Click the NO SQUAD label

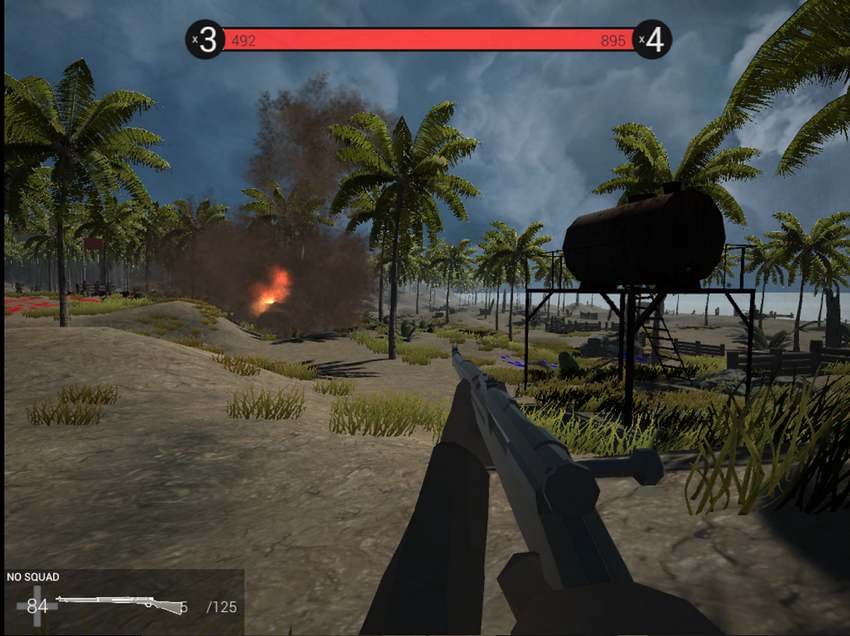coord(33,577)
